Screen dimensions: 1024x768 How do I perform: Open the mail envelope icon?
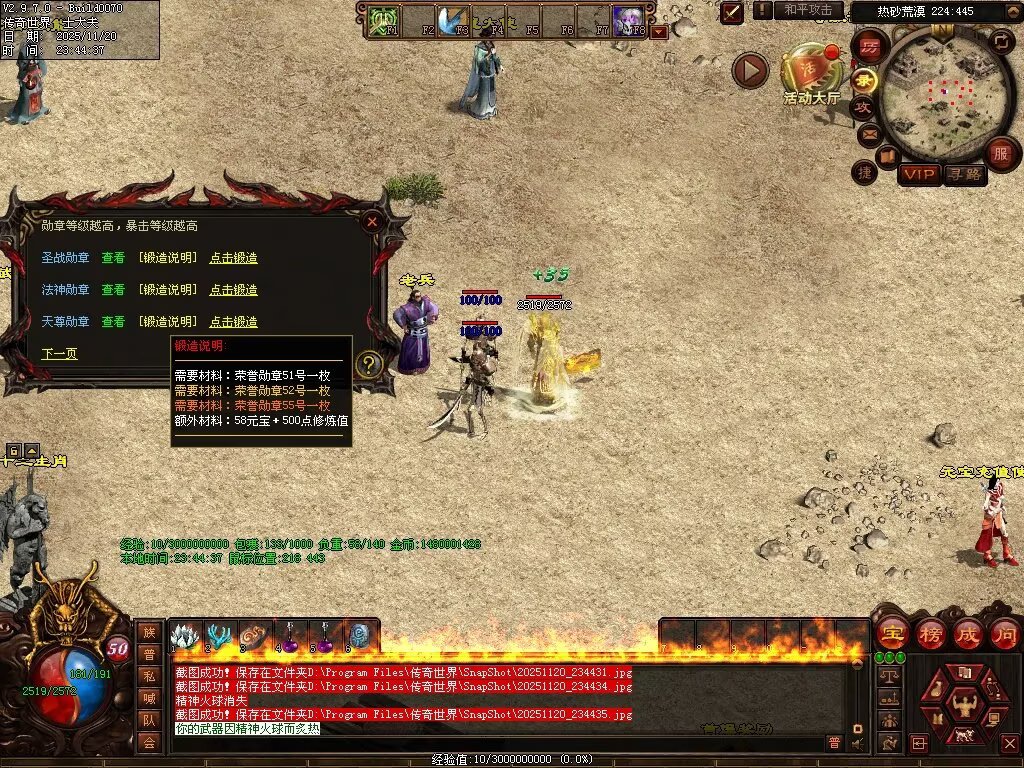869,133
